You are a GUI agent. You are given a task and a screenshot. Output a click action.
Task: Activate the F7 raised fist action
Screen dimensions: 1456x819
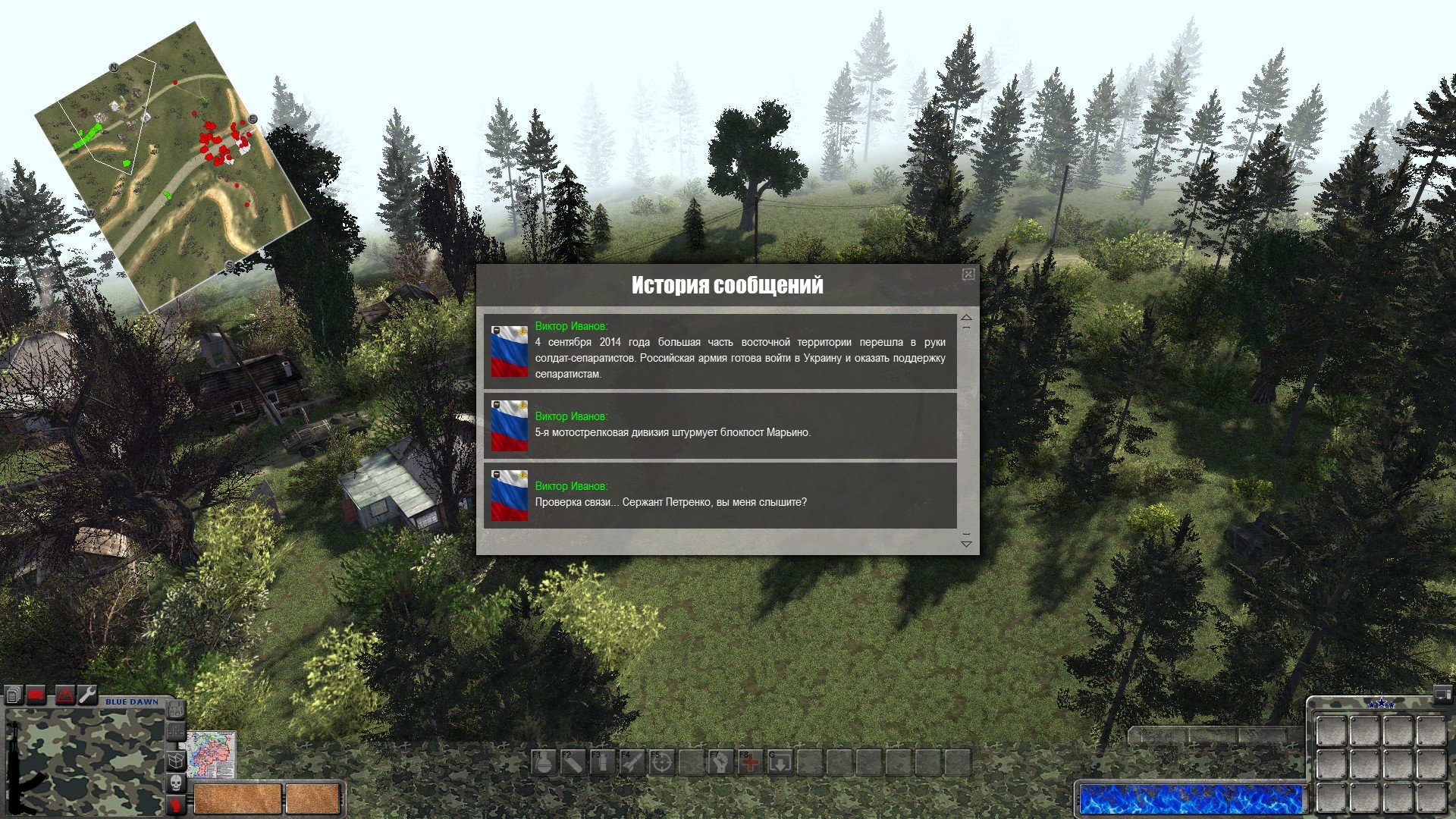click(x=721, y=763)
